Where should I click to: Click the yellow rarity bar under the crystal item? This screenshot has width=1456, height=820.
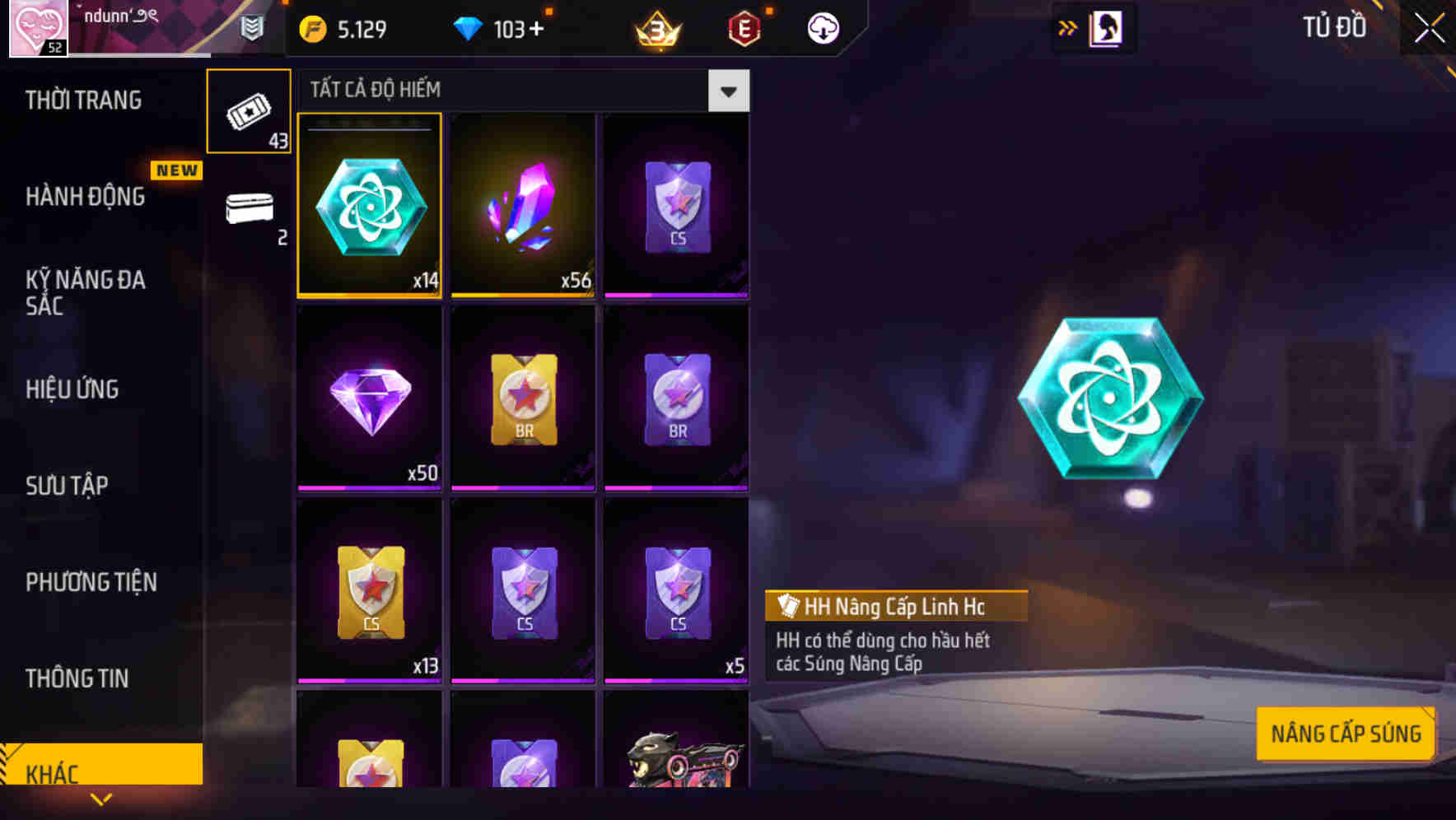(x=523, y=294)
